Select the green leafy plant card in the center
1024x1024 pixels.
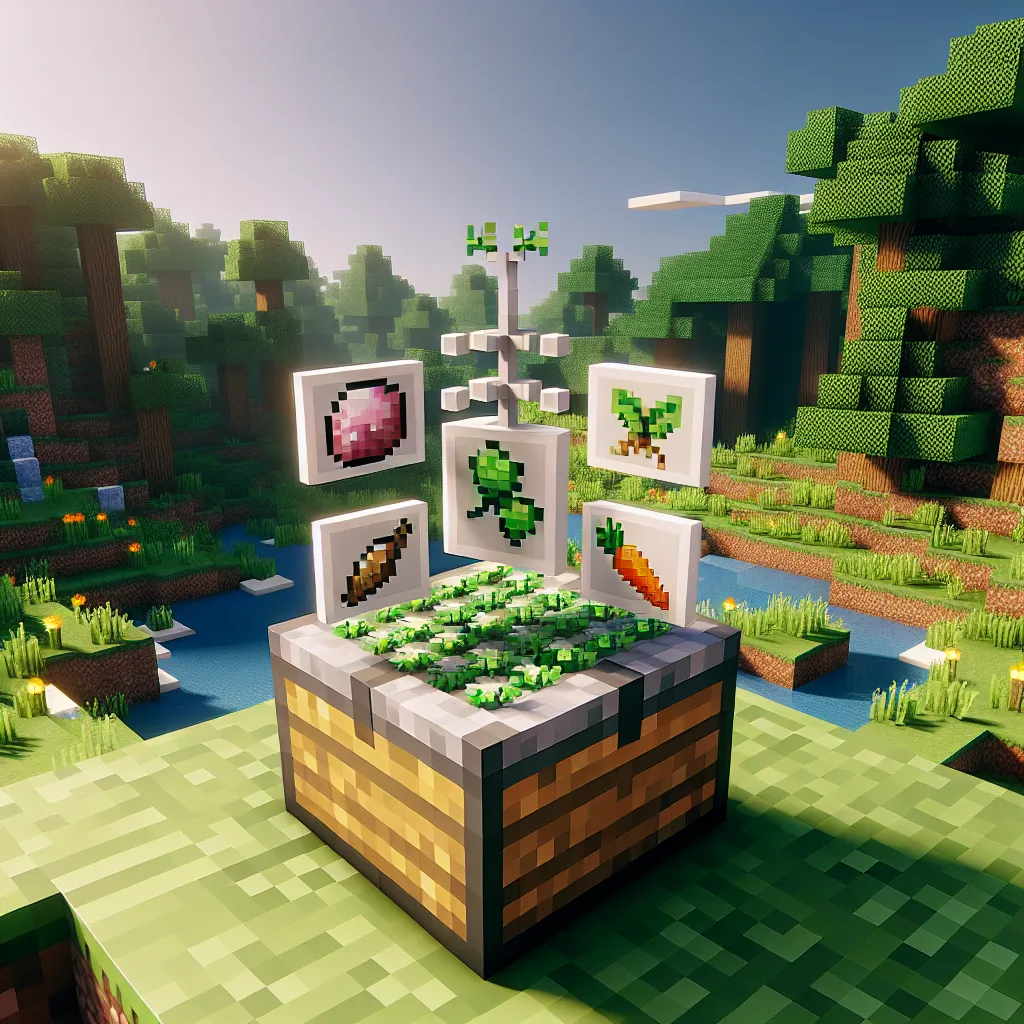pyautogui.click(x=506, y=493)
